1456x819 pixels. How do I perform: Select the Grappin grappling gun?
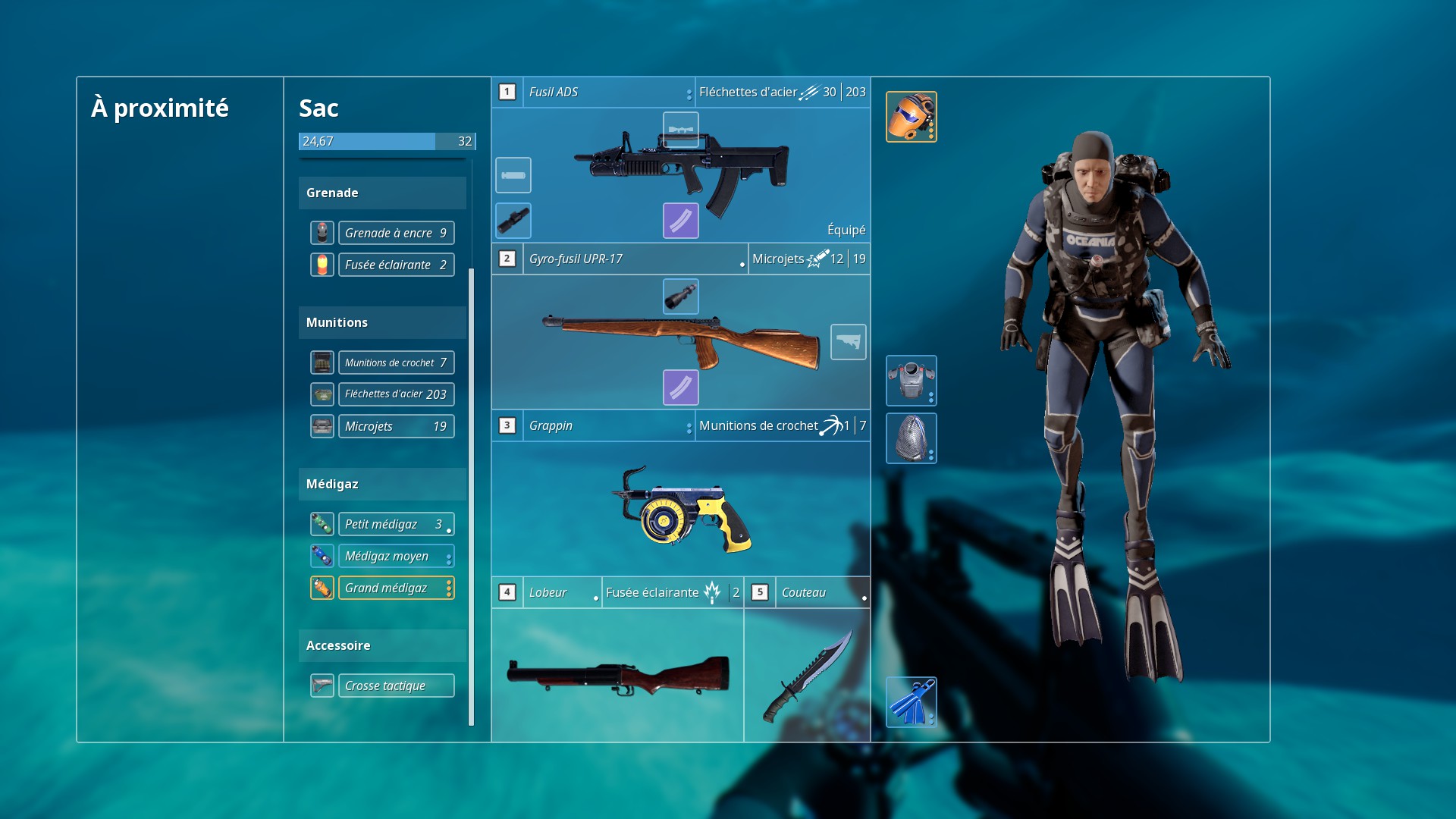tap(681, 508)
